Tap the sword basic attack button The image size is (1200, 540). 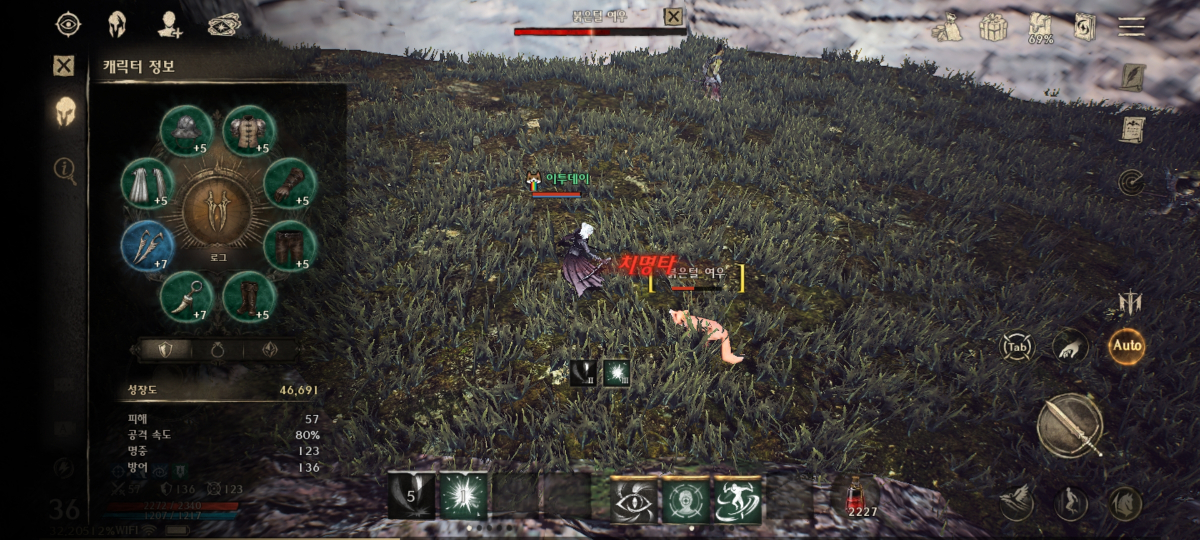1070,425
